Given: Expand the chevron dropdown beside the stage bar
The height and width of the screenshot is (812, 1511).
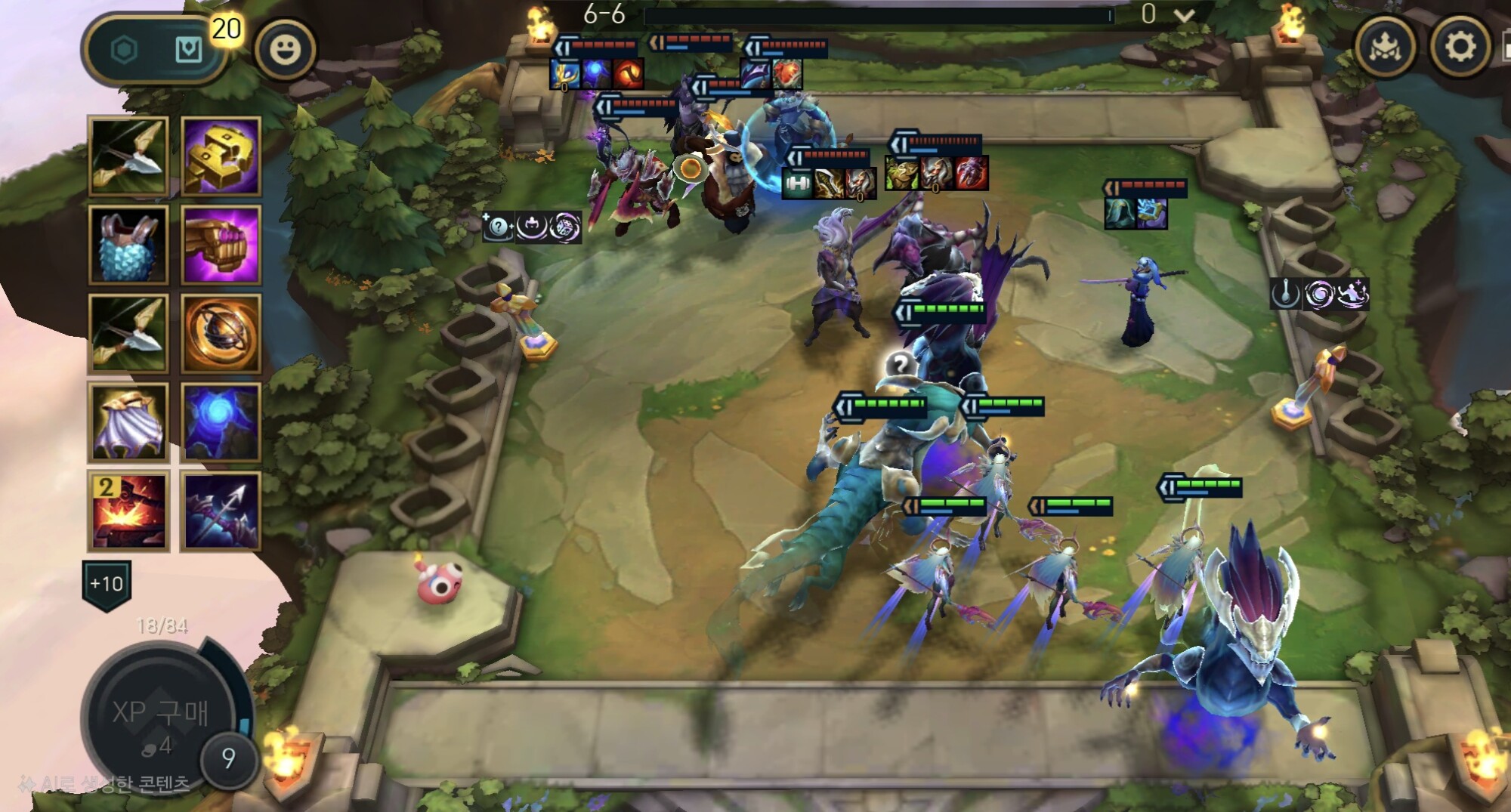Looking at the screenshot, I should [x=1185, y=16].
